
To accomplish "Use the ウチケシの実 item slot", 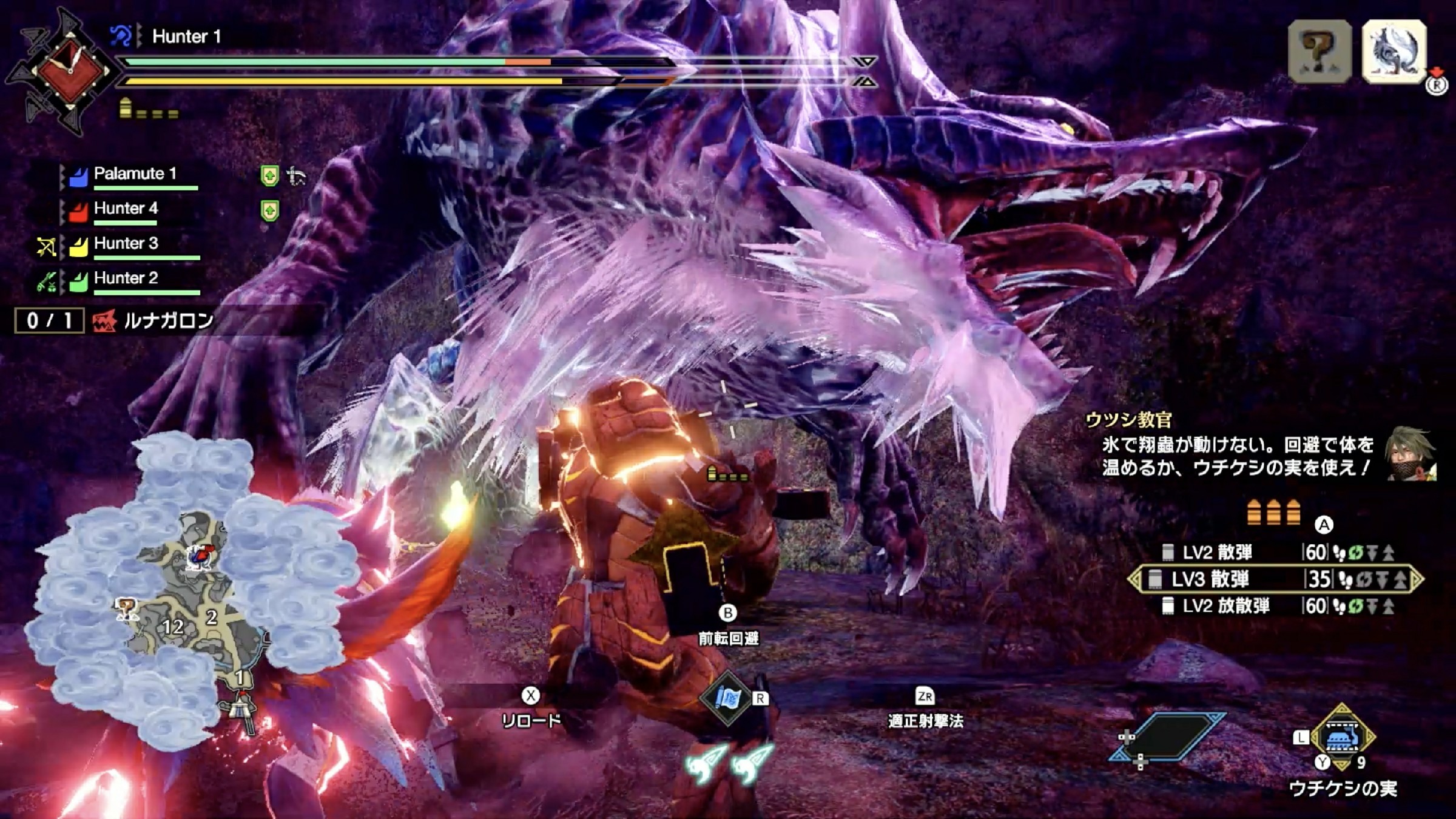I will click(x=1342, y=738).
